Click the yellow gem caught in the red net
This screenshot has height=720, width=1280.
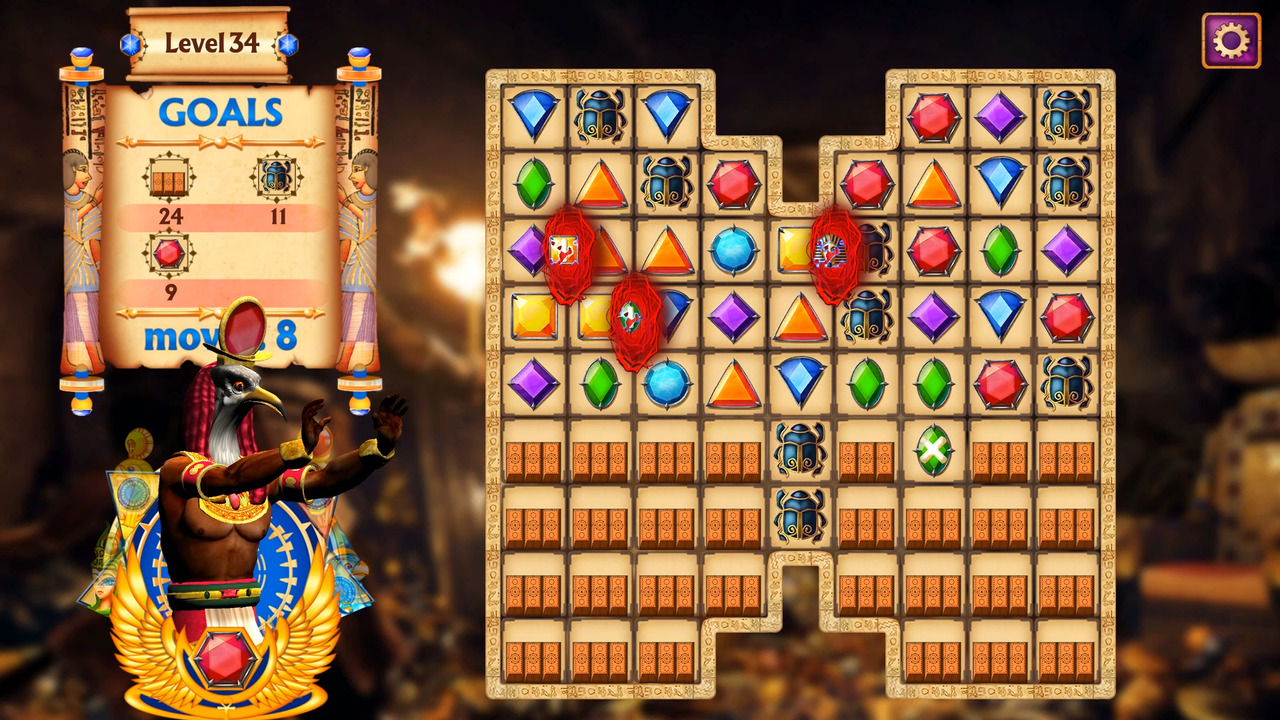coord(566,249)
